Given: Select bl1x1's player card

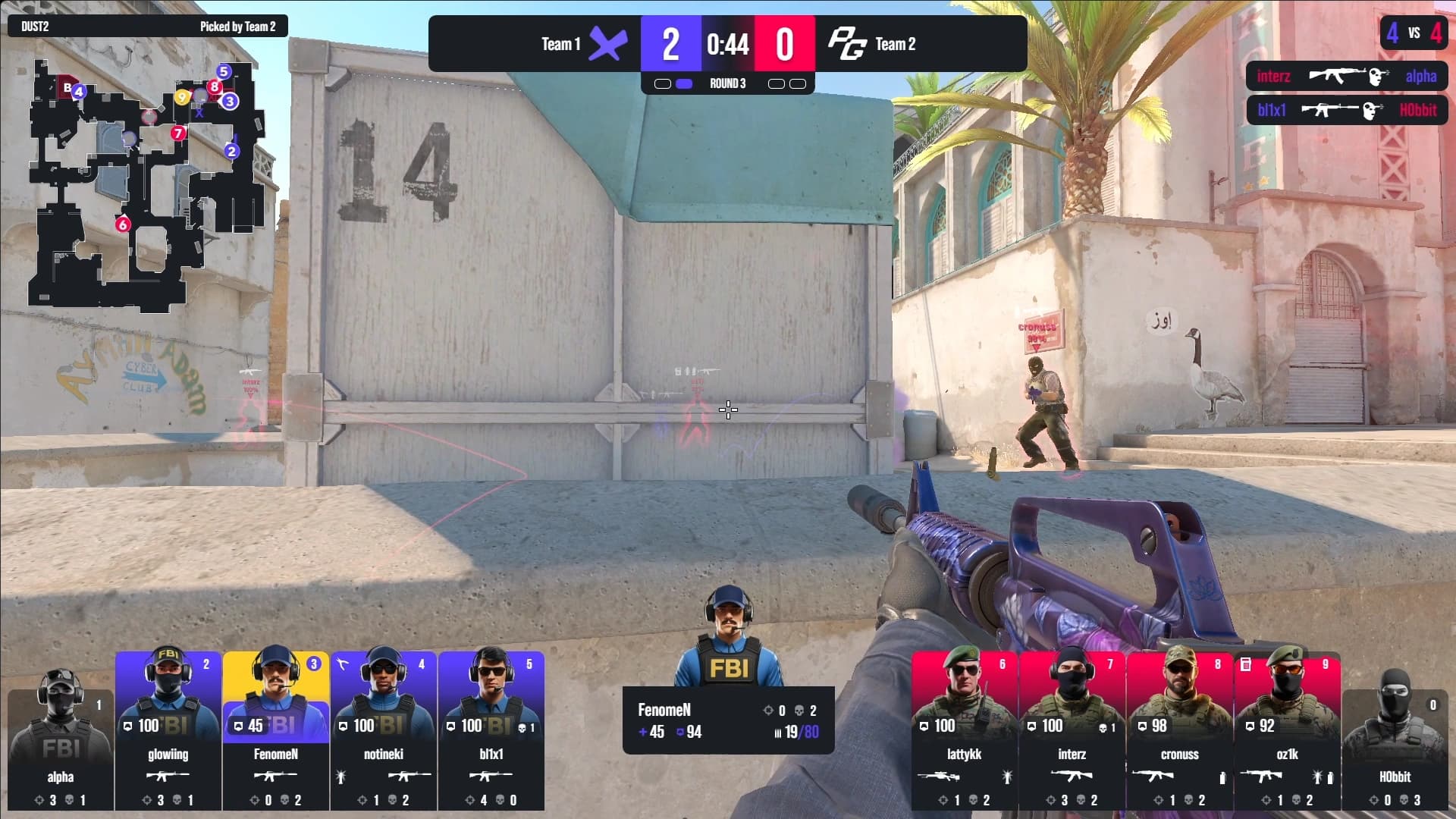Looking at the screenshot, I should [491, 730].
